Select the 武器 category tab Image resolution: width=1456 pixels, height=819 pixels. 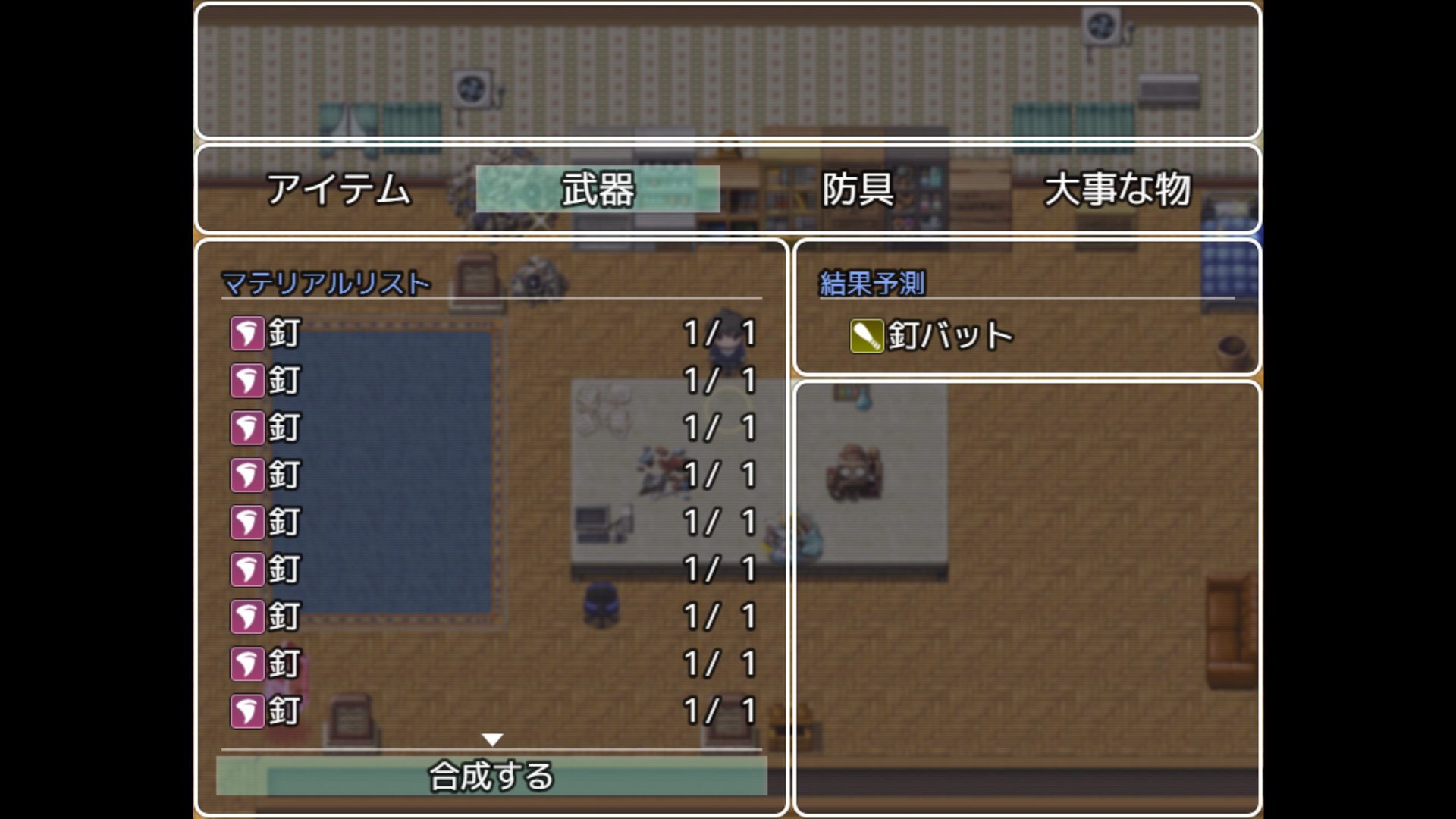pos(598,189)
